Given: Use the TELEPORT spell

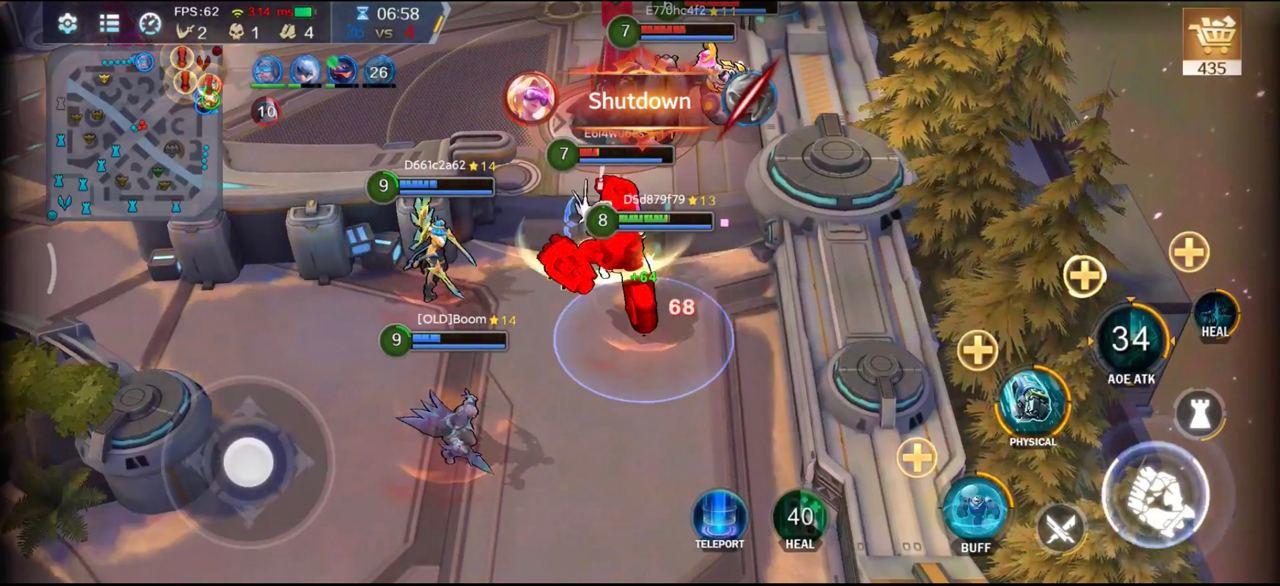Looking at the screenshot, I should pyautogui.click(x=719, y=515).
